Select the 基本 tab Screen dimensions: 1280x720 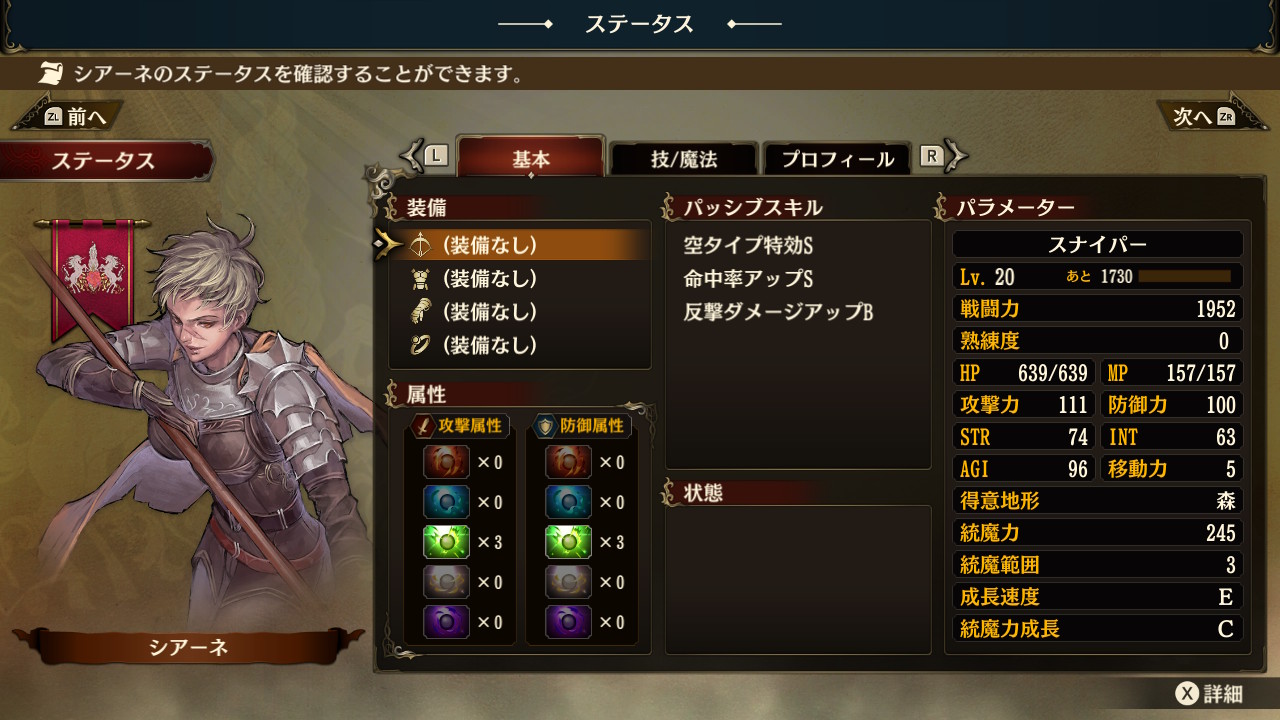[531, 159]
